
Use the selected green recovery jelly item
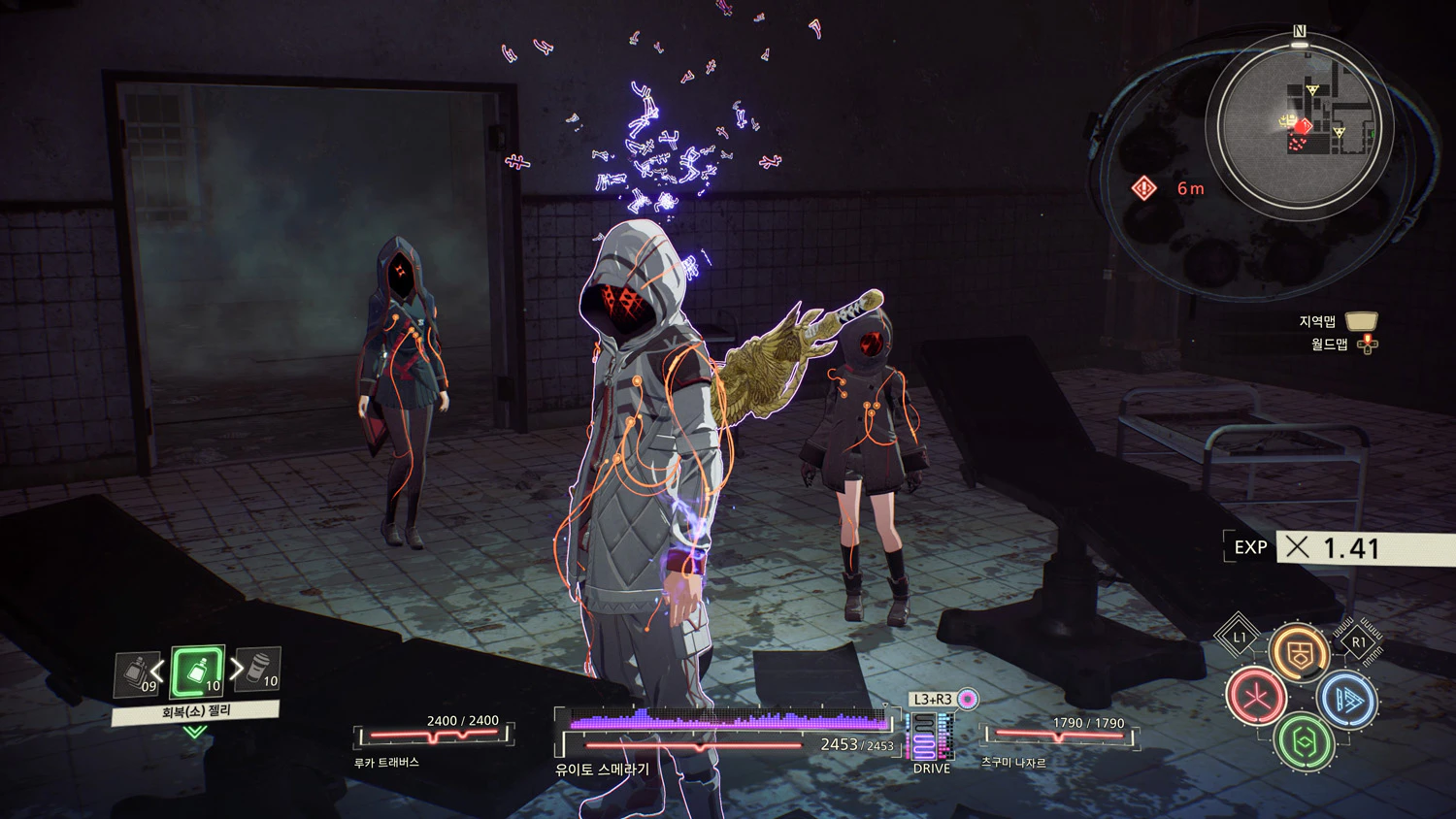point(198,672)
